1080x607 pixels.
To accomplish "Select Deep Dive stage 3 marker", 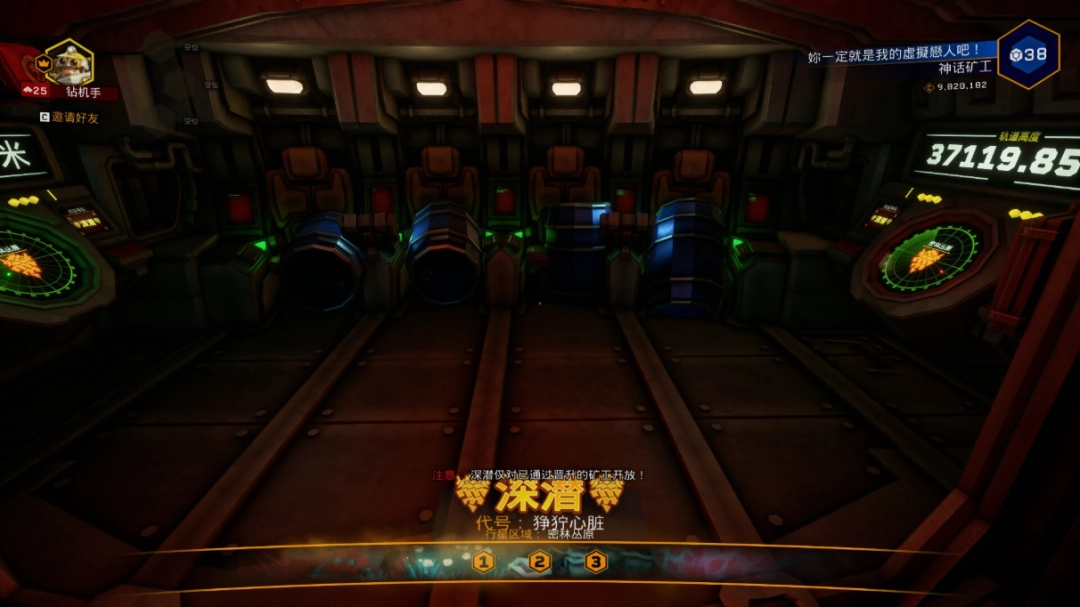I will click(x=596, y=562).
